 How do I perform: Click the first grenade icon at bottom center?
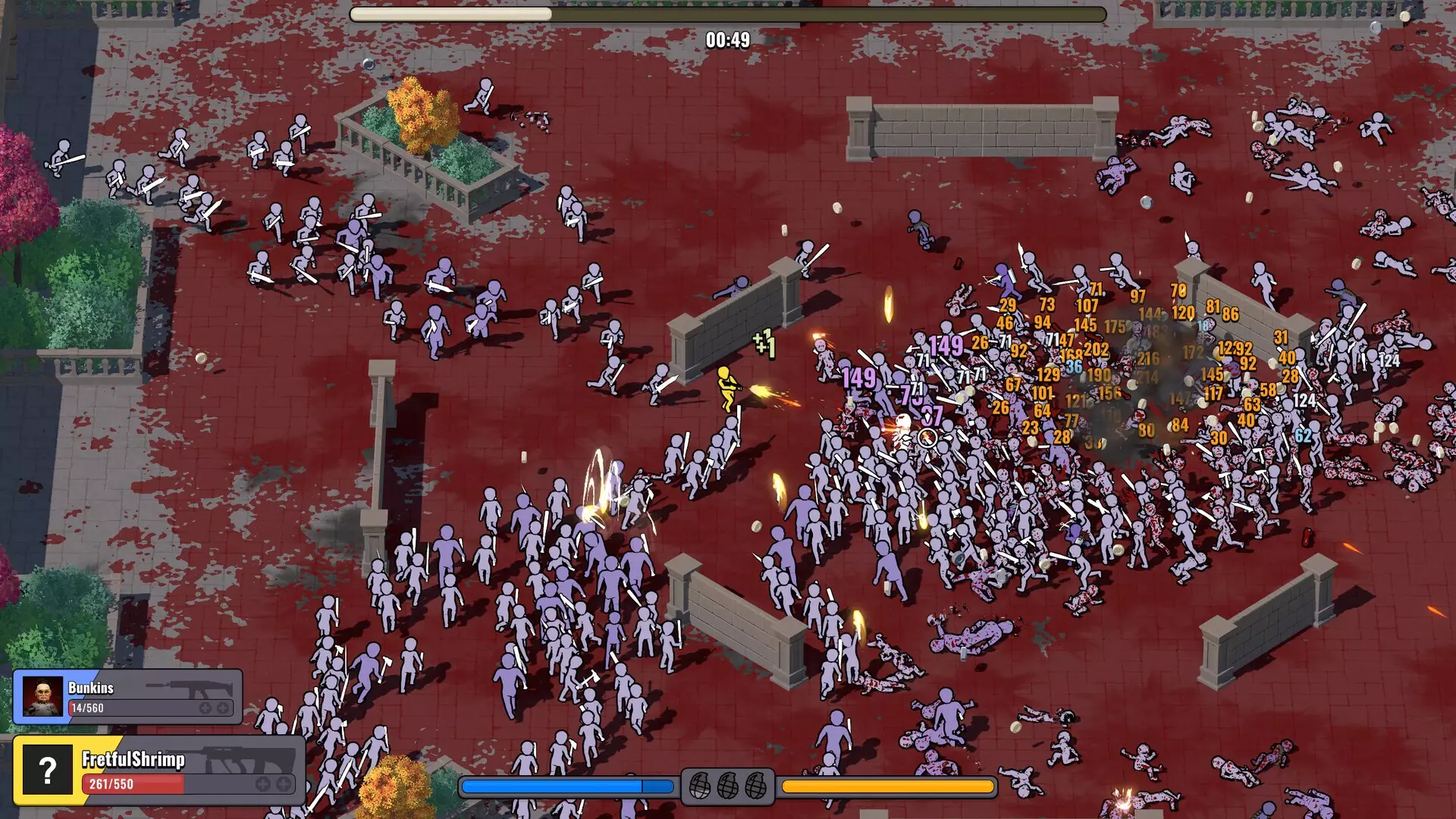pyautogui.click(x=700, y=786)
